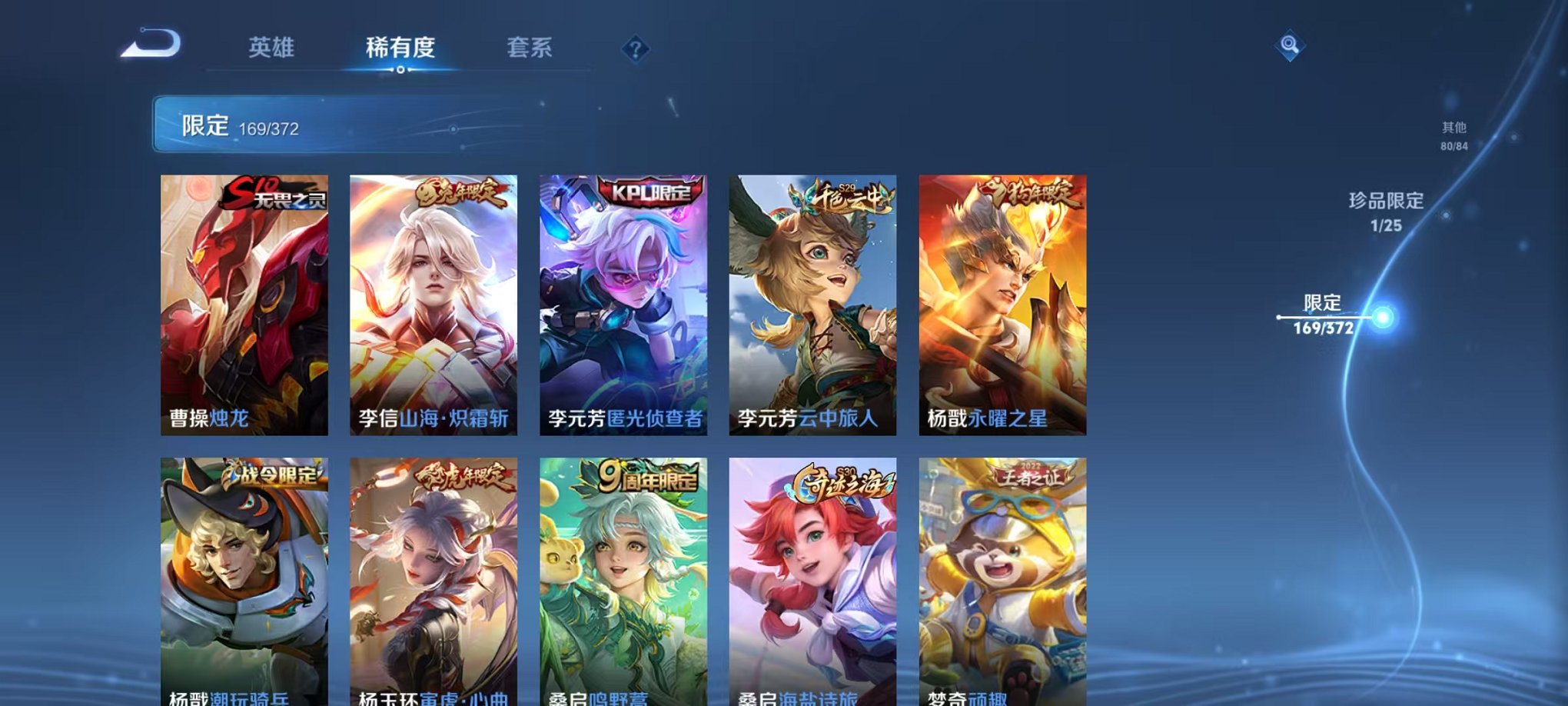
Task: Select the 稀有度 tab
Action: point(400,48)
